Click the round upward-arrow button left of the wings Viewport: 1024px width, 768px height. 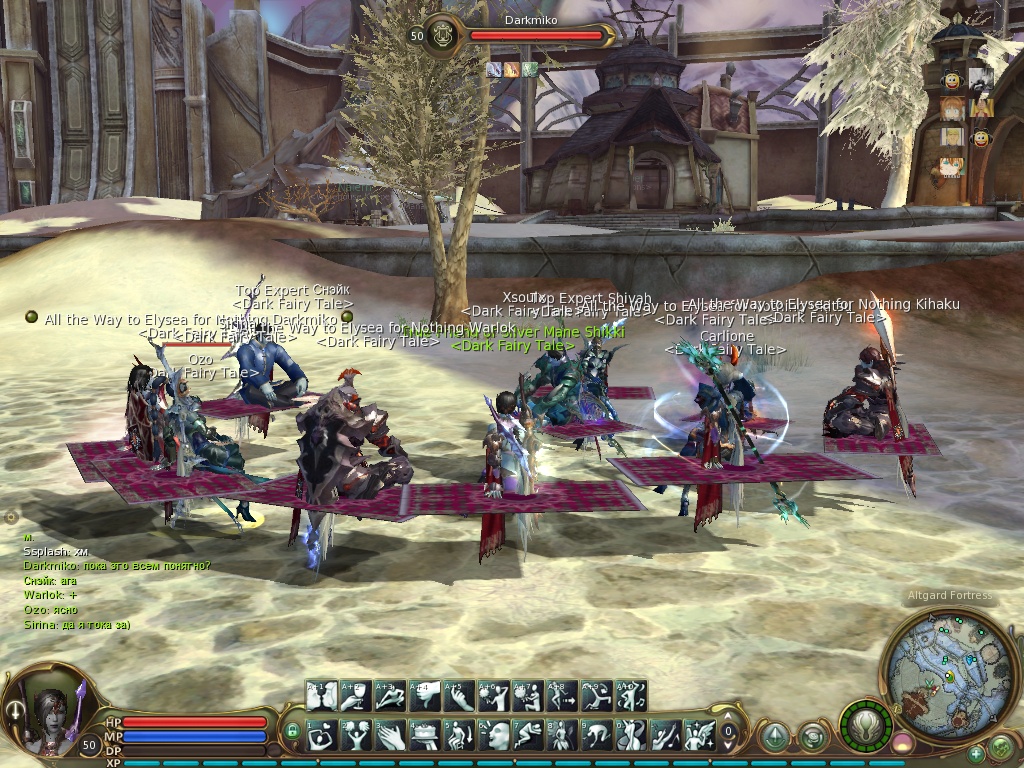tap(775, 736)
